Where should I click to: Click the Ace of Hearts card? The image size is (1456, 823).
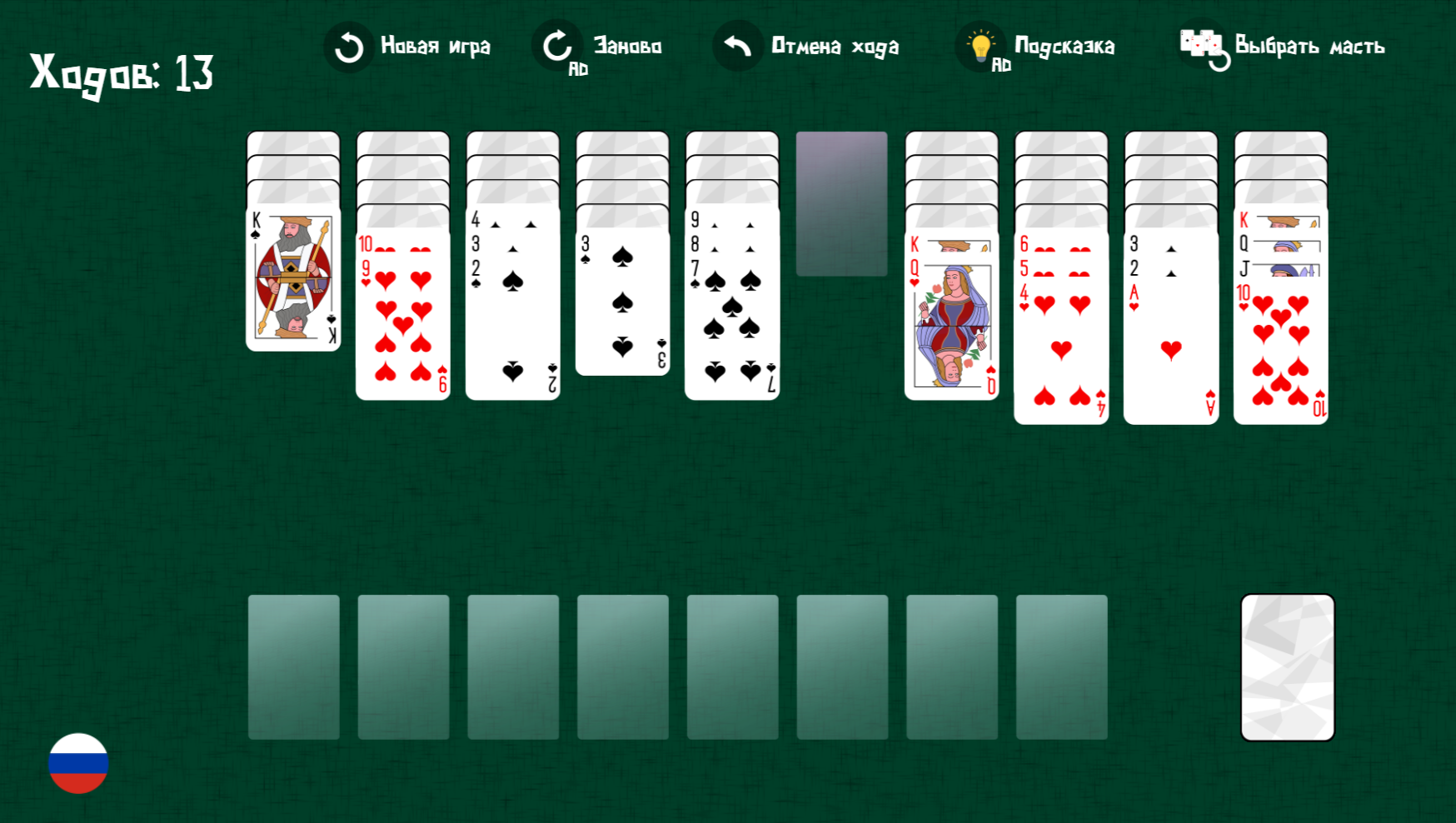pos(1169,350)
